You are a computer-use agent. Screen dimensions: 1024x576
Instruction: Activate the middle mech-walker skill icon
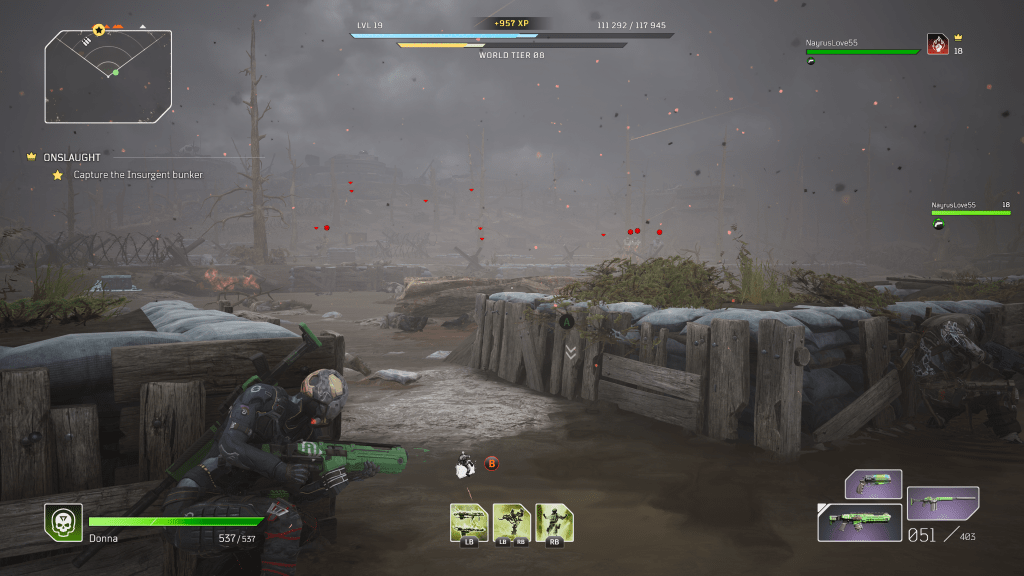(511, 522)
